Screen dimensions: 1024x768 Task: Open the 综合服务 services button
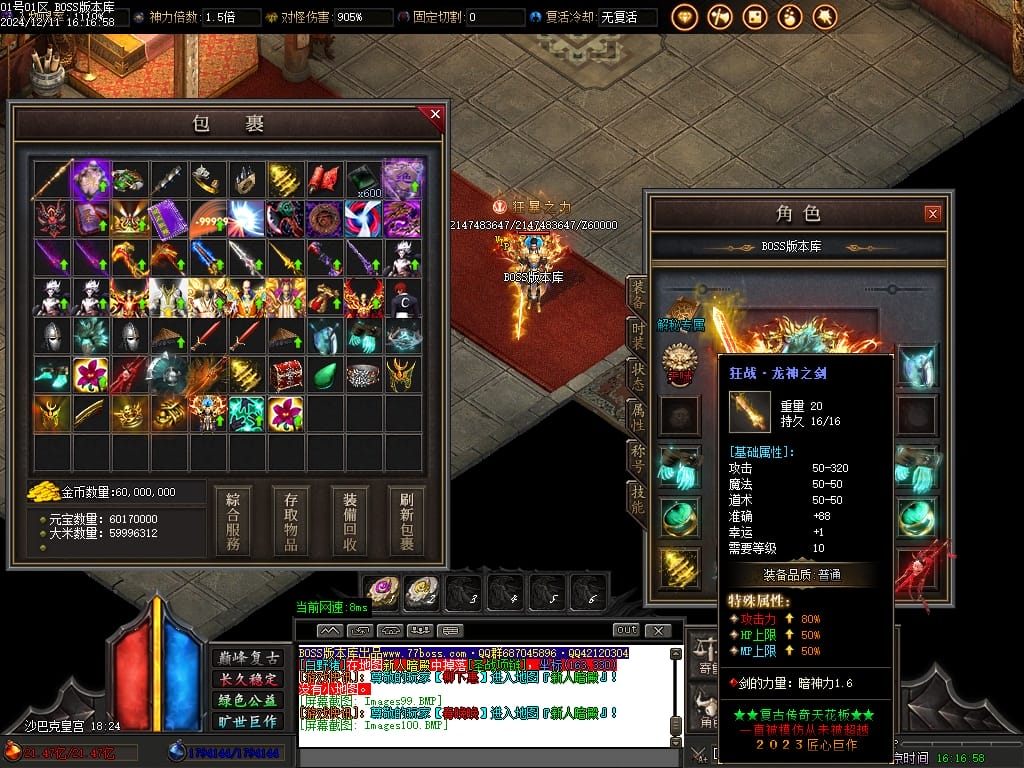(x=232, y=520)
